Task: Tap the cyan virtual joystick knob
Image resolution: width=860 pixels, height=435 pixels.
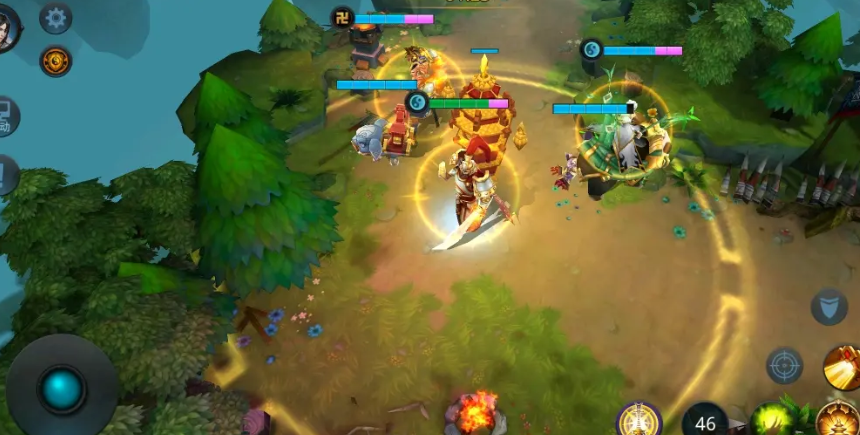Action: 62,388
